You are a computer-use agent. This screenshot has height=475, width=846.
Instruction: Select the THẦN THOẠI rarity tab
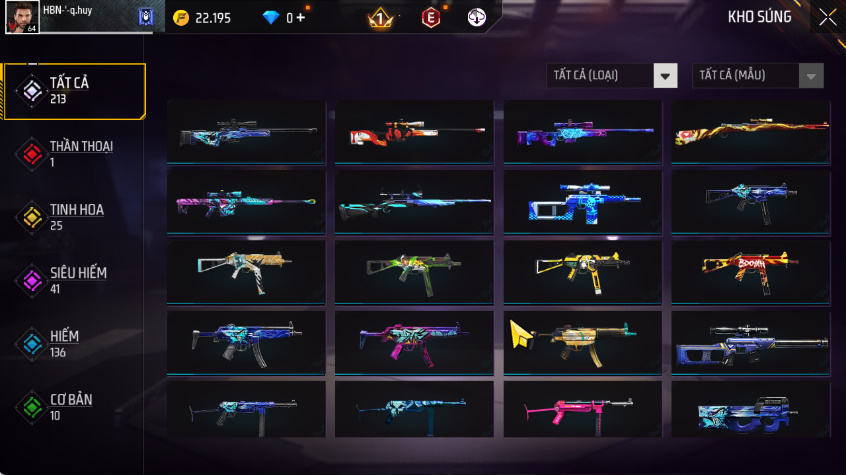(74, 153)
